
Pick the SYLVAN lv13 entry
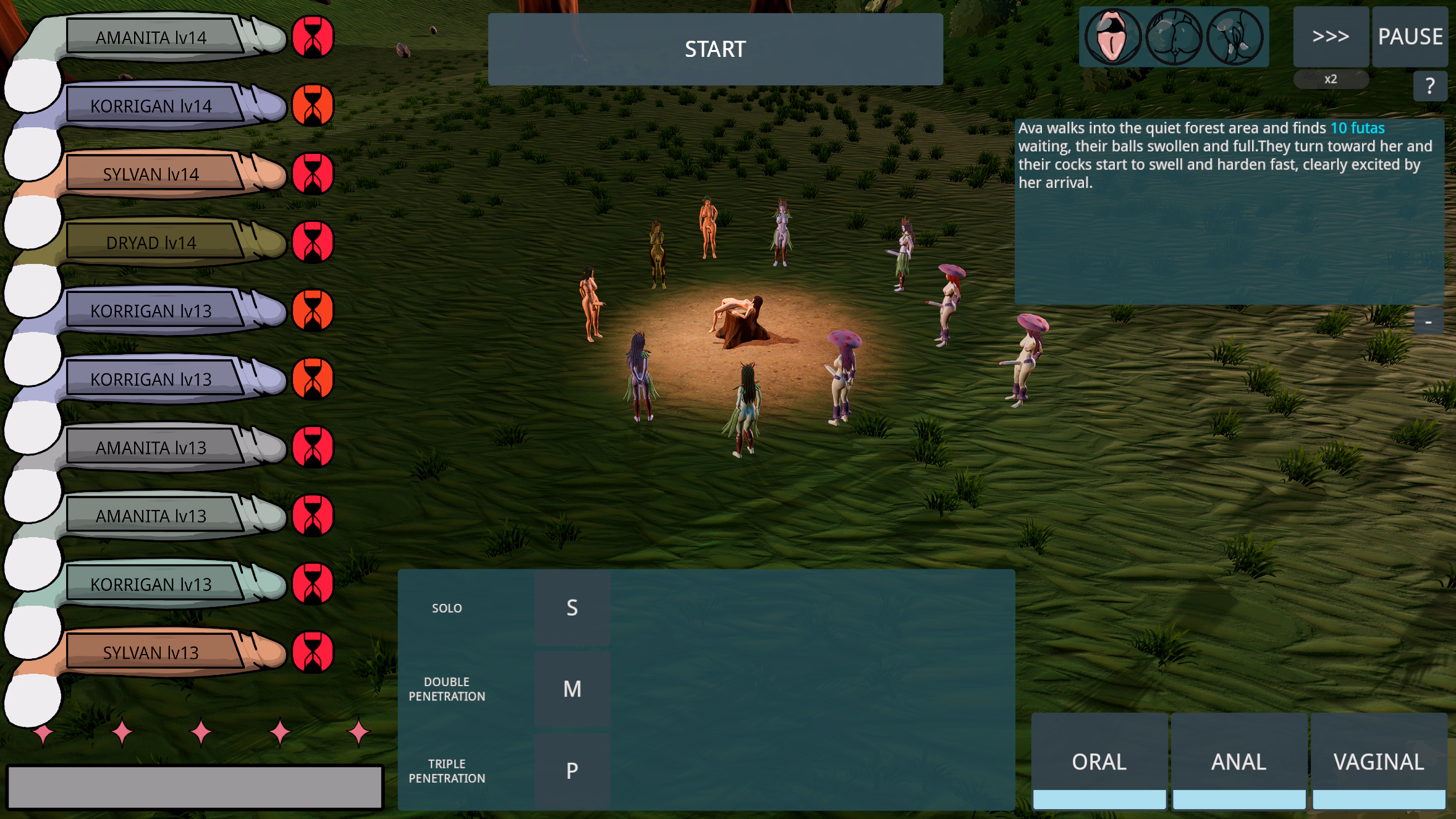point(151,653)
